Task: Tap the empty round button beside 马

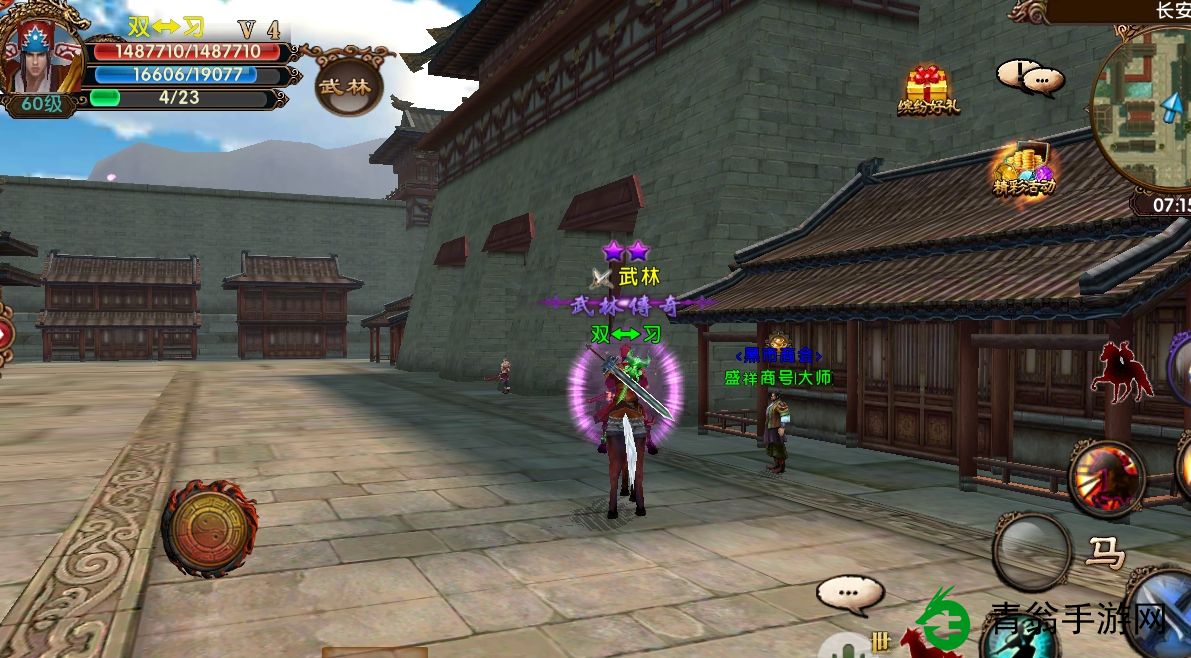Action: [1033, 551]
